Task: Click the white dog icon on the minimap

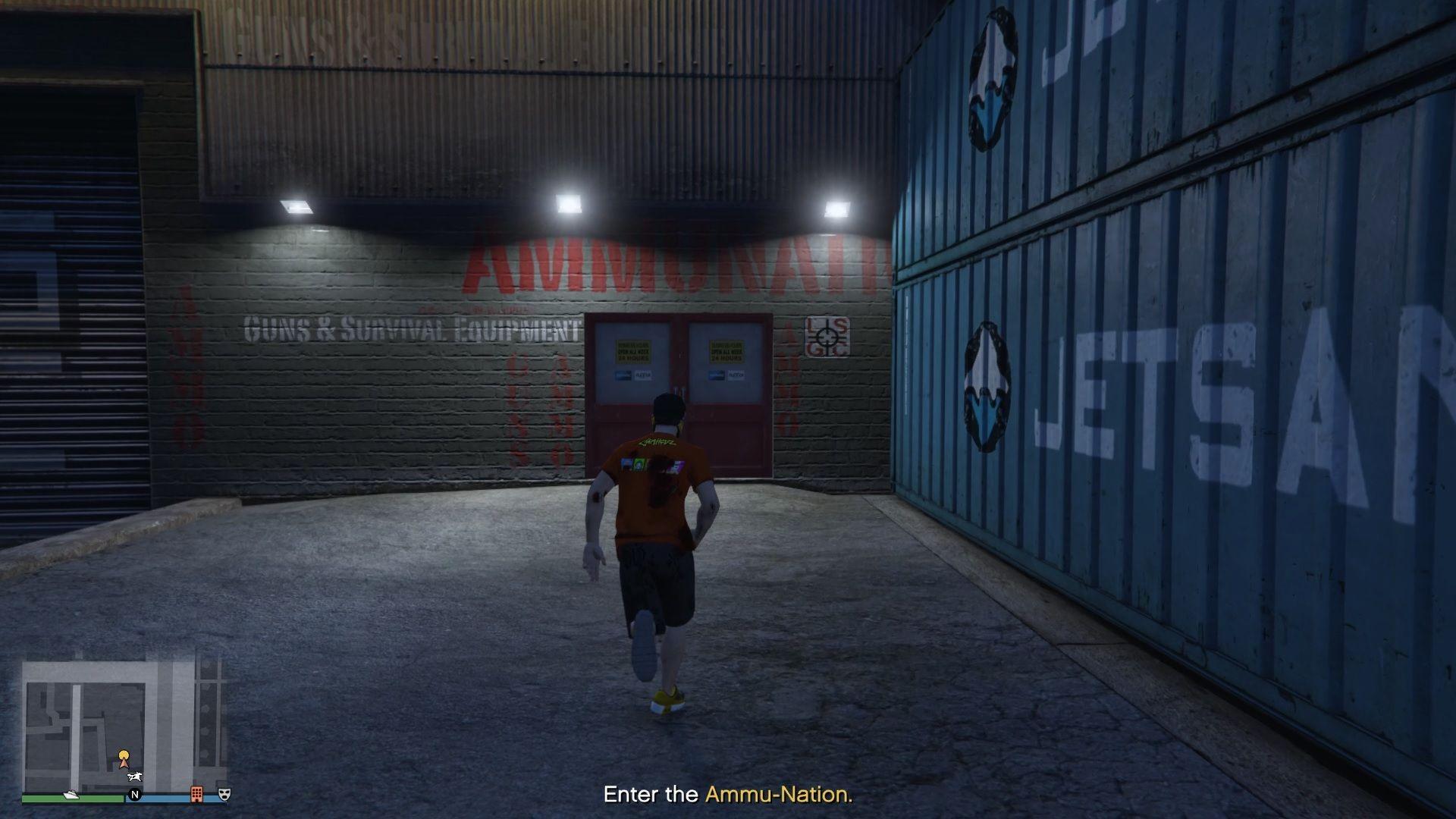Action: click(134, 777)
